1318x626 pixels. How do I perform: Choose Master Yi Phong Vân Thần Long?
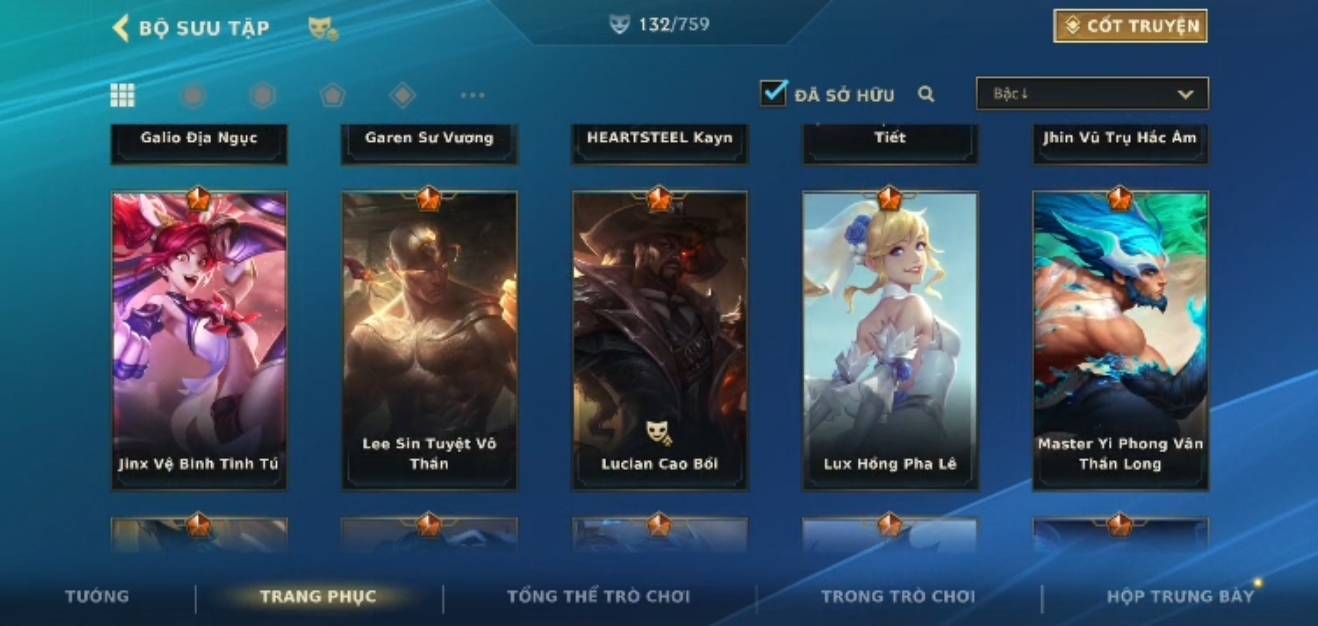click(x=1120, y=340)
